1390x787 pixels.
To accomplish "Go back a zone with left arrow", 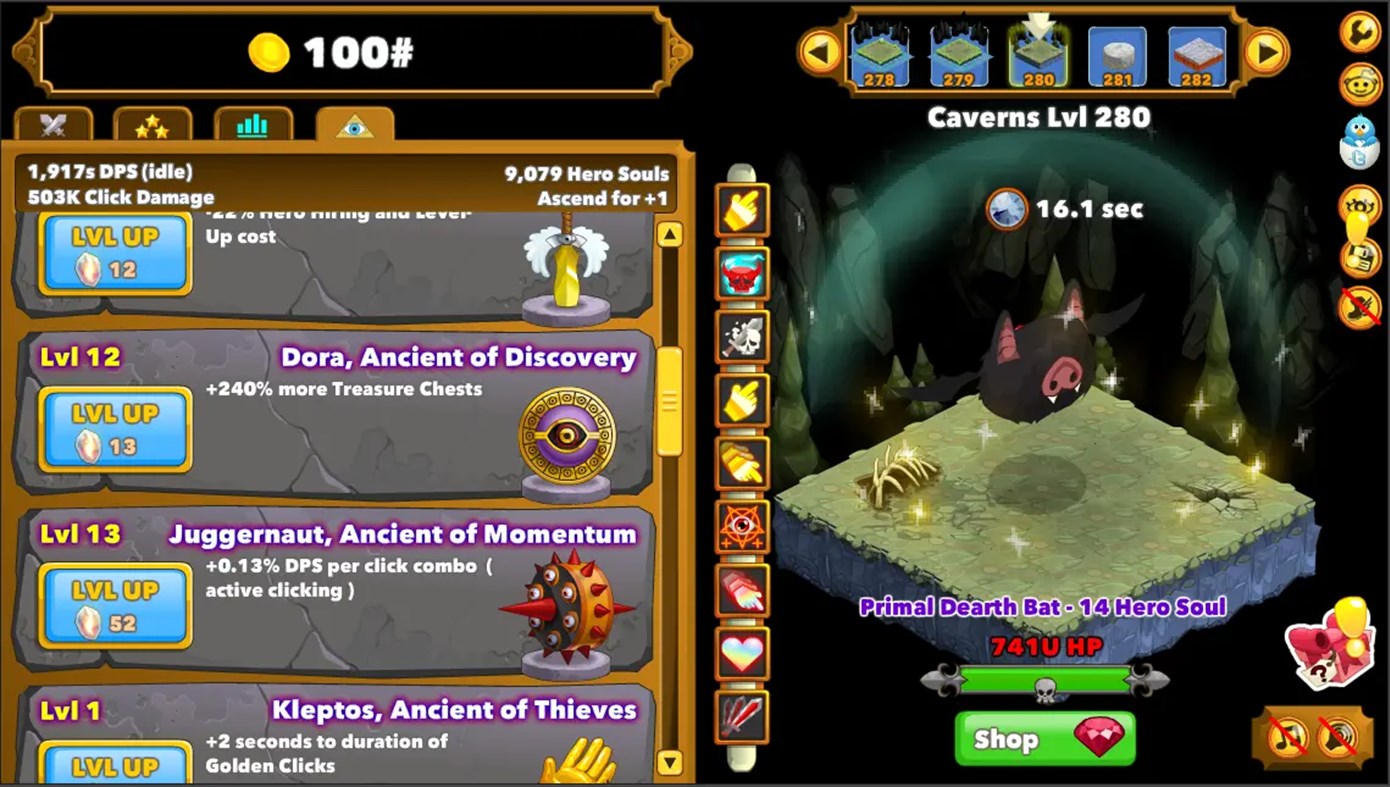I will (820, 51).
